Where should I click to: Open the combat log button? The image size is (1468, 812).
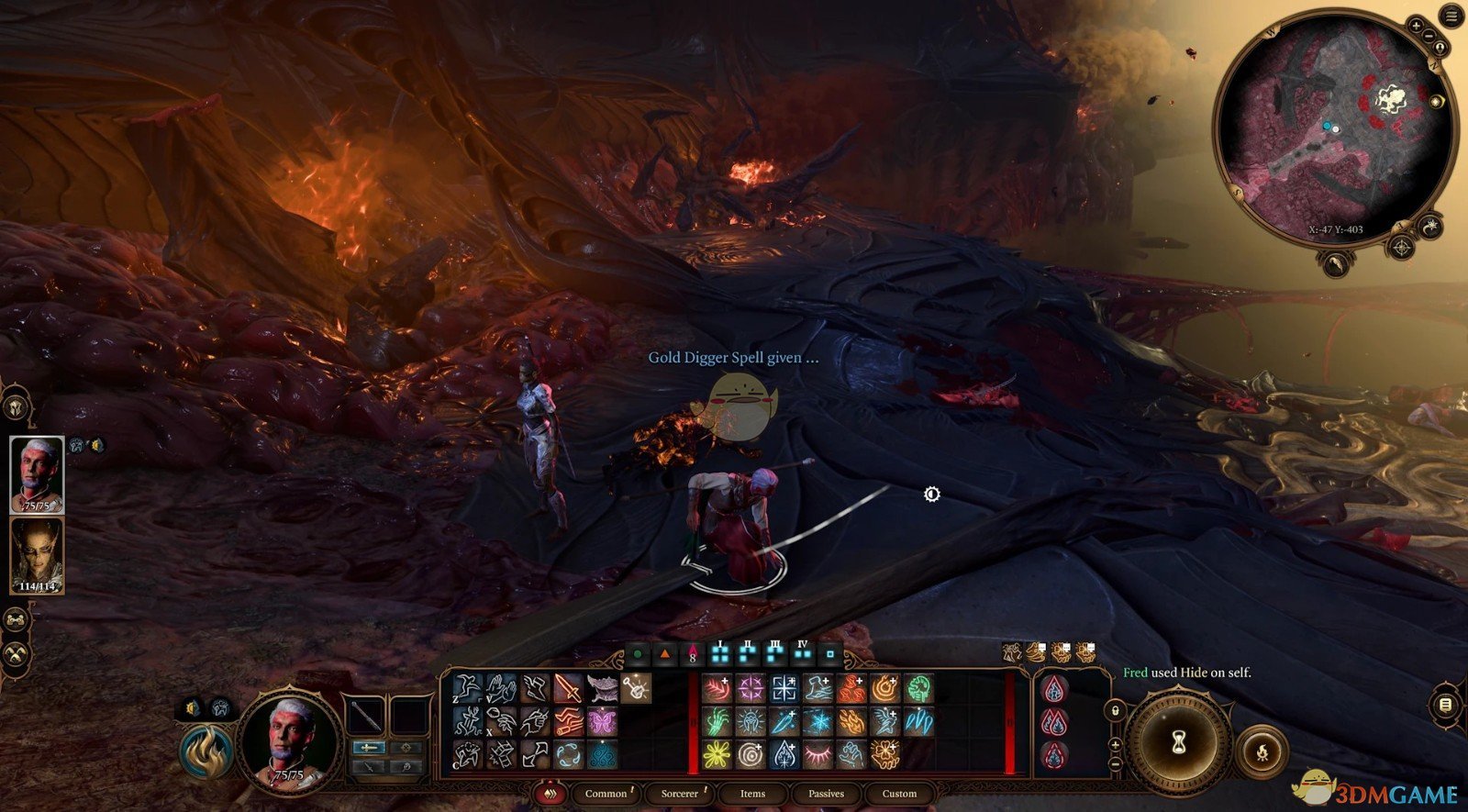pos(1445,705)
